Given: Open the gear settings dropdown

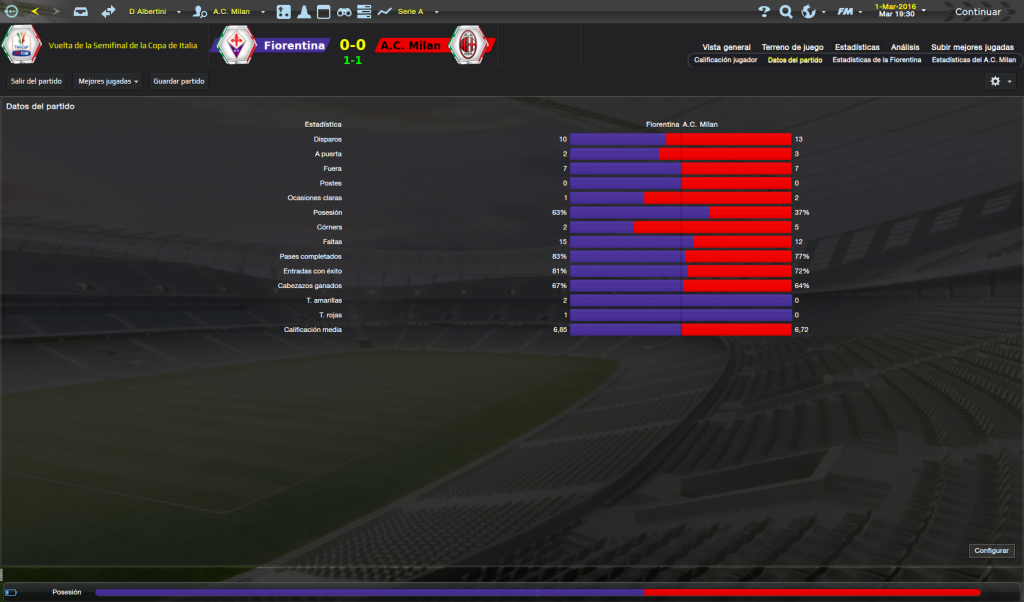Looking at the screenshot, I should click(x=999, y=81).
